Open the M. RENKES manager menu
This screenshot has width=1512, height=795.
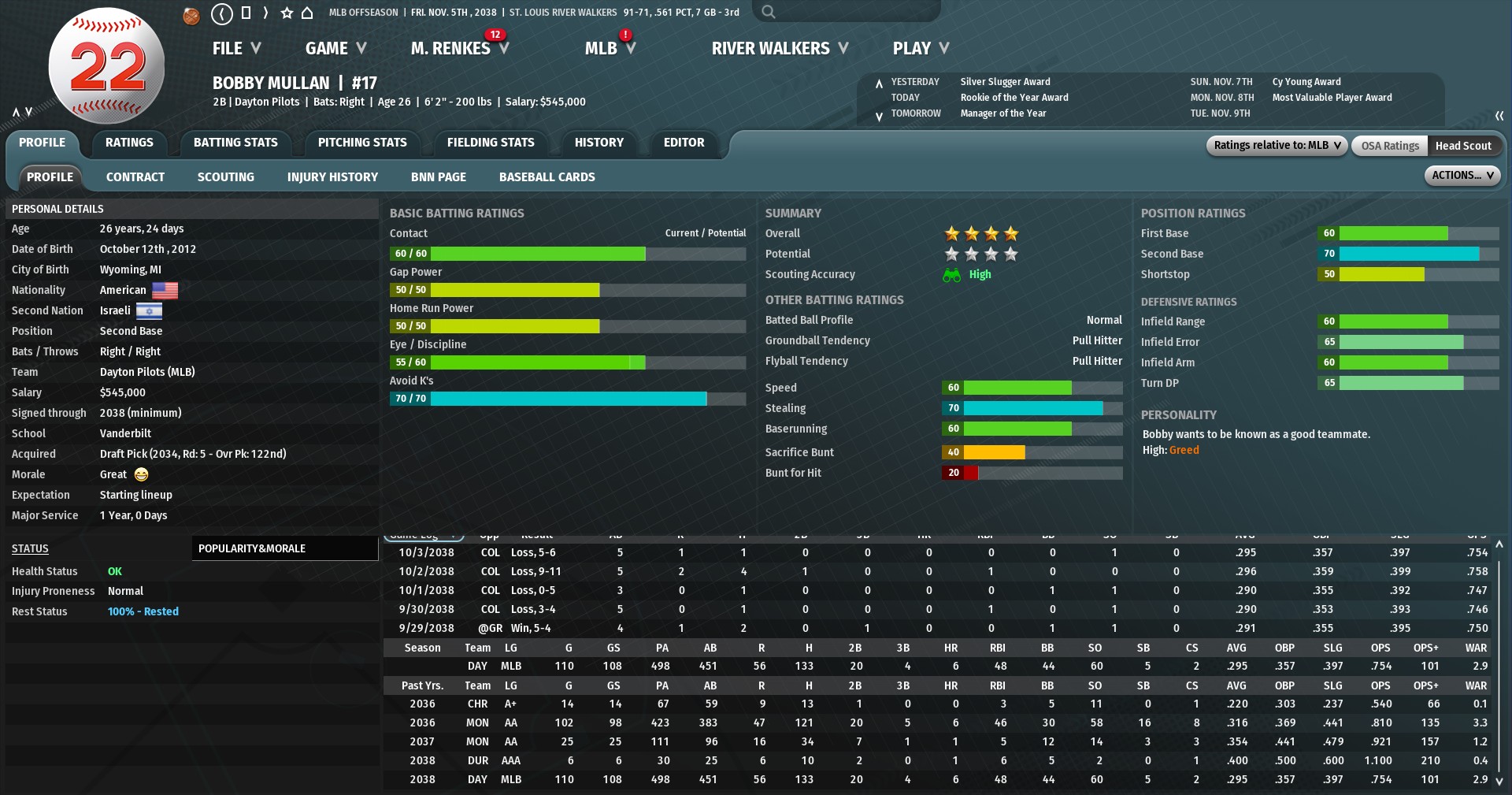click(459, 49)
